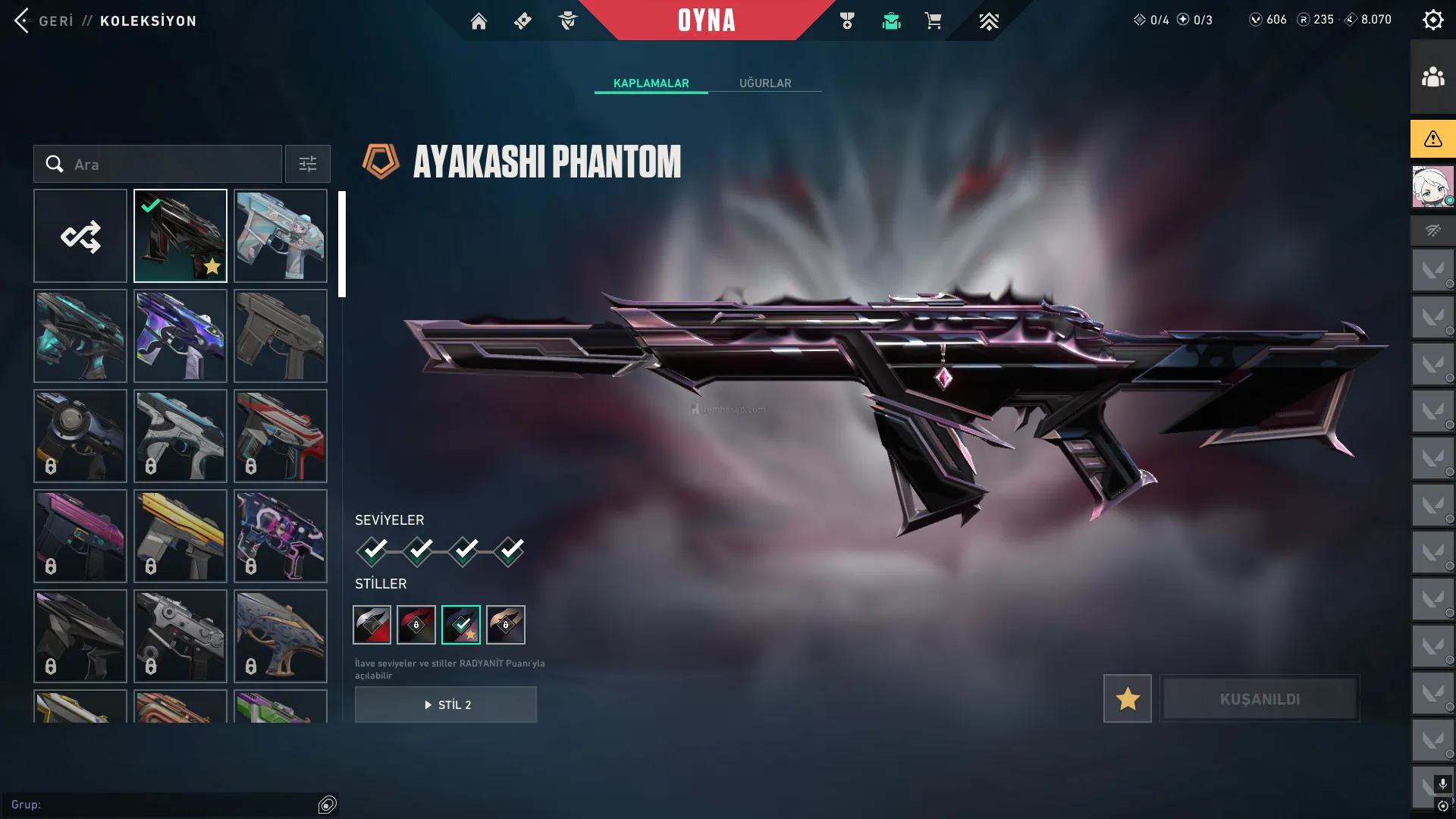This screenshot has height=819, width=1456.
Task: Select the locked yellow Phantom skin
Action: click(180, 536)
